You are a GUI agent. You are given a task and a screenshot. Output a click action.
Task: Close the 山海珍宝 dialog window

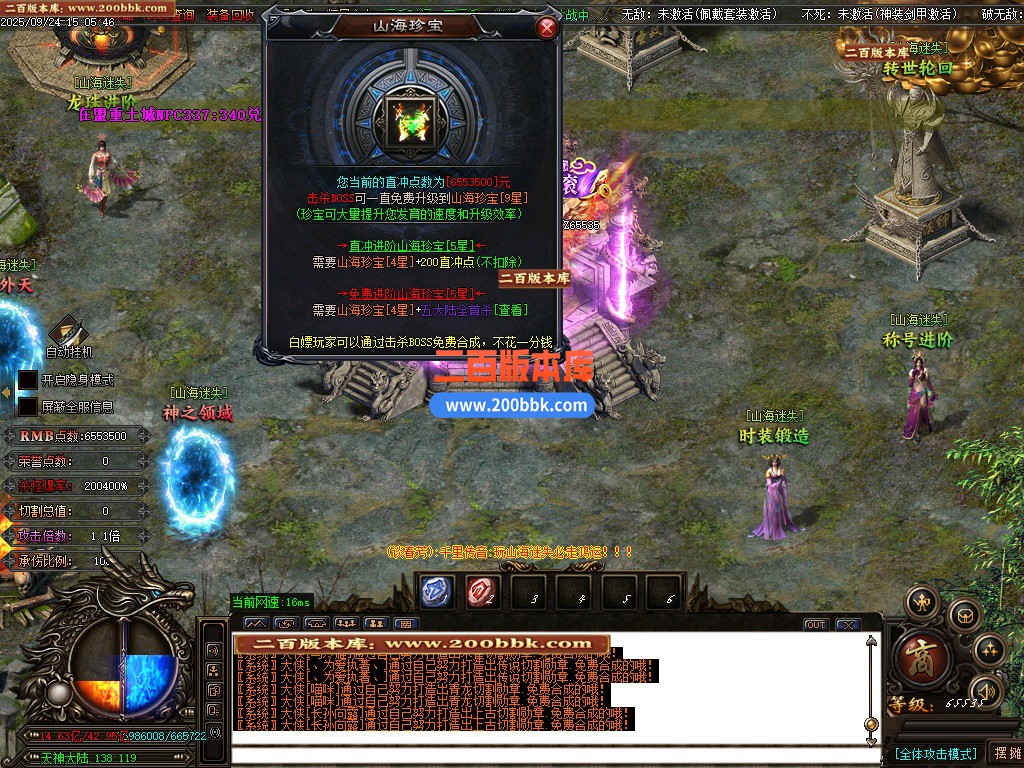coord(546,28)
